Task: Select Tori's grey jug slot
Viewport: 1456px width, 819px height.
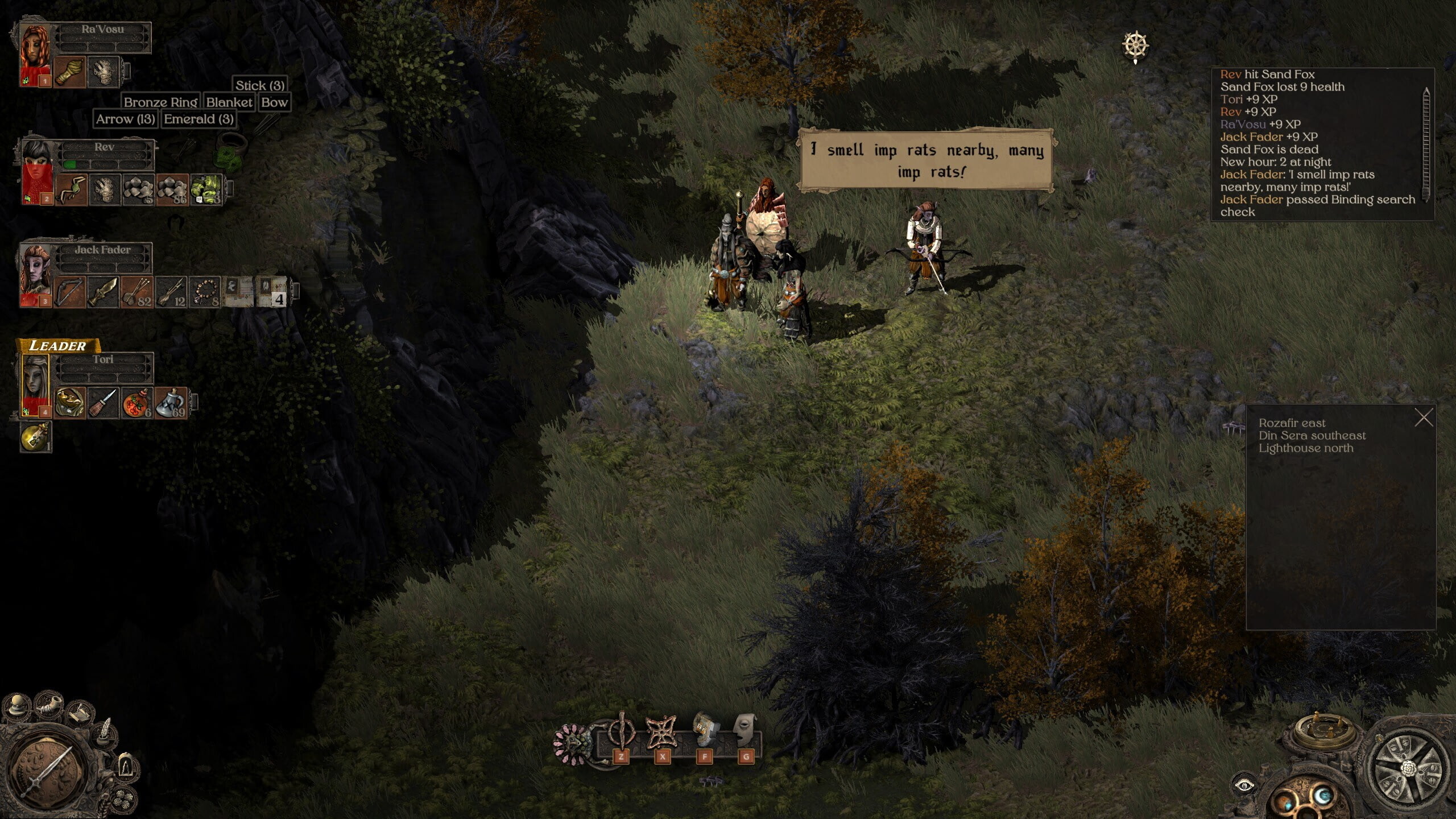Action: click(171, 403)
